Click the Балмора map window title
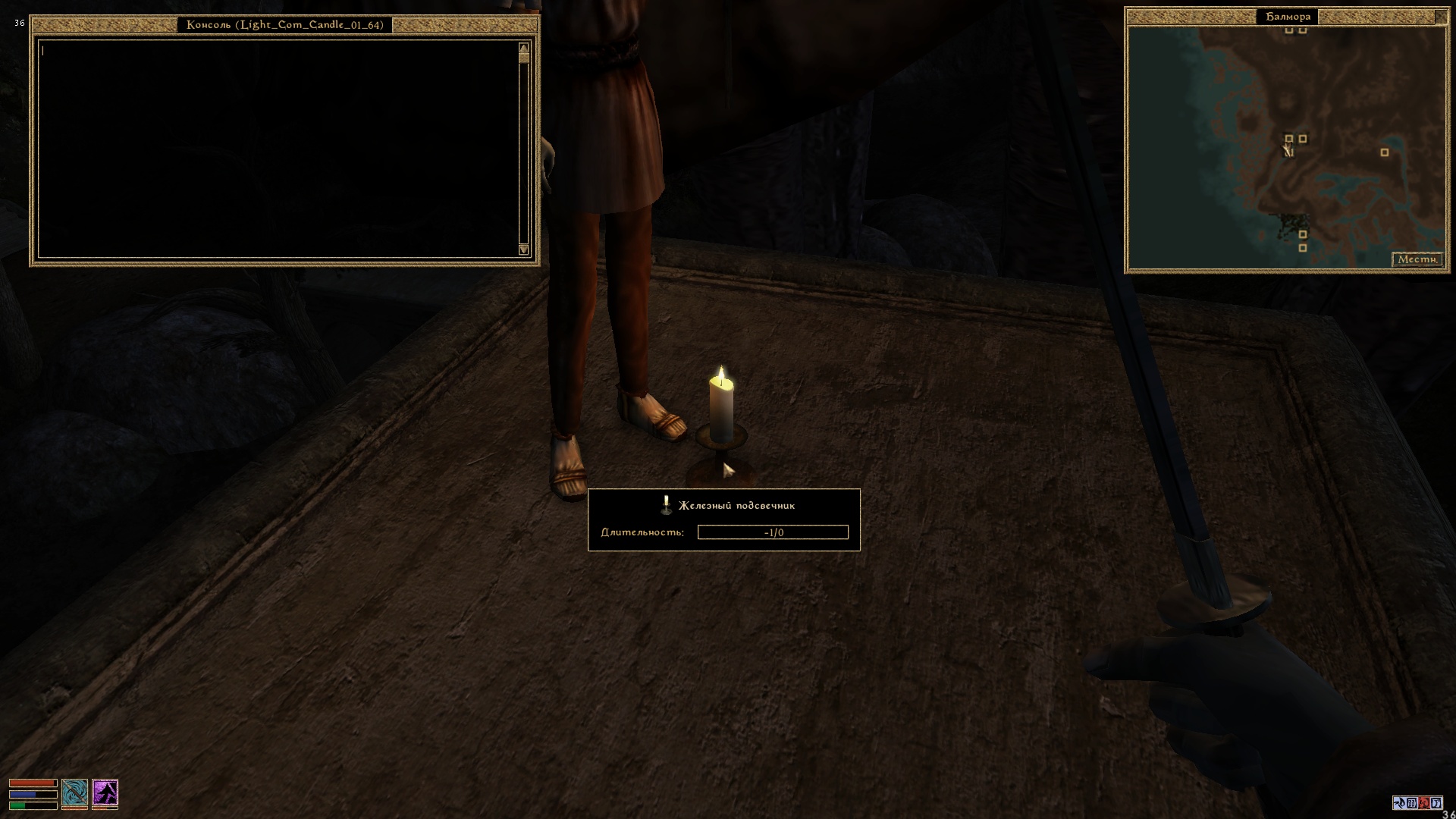 pos(1288,17)
